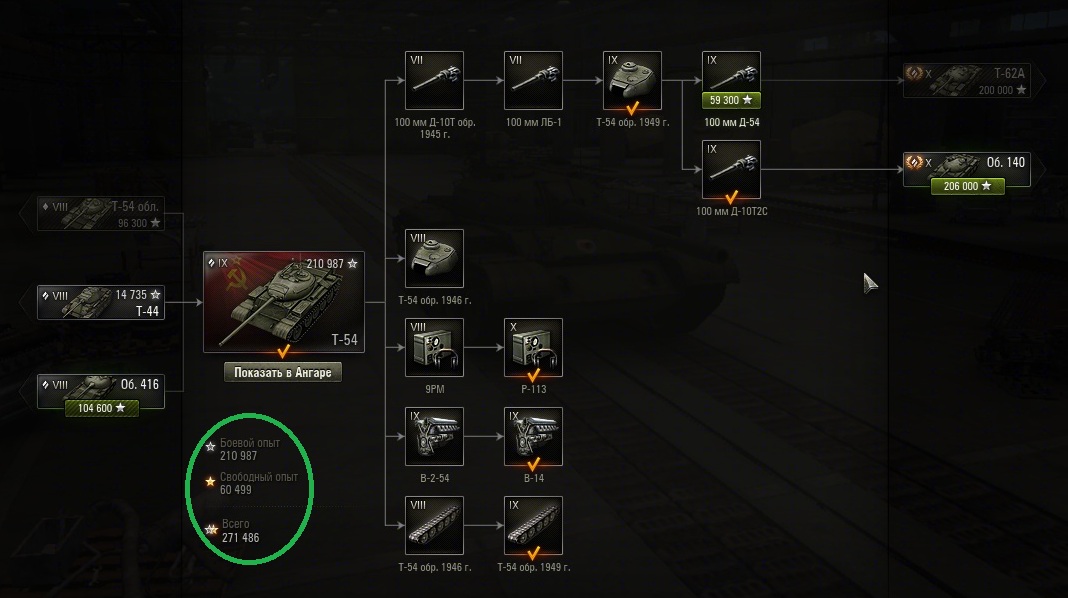Select the 100 мм Д-10Т2С gun module
The width and height of the screenshot is (1068, 598).
coord(731,169)
